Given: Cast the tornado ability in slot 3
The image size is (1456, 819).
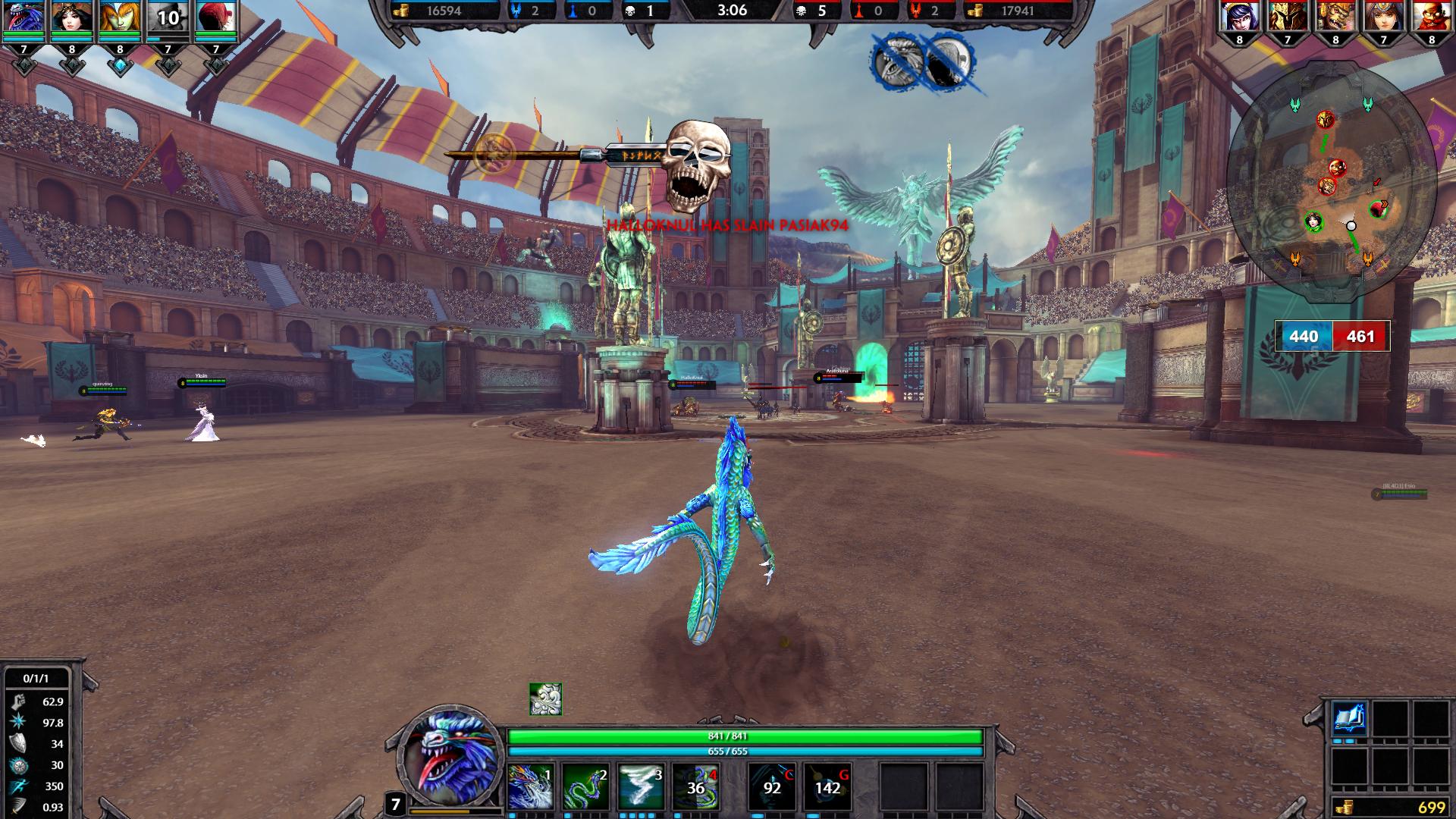Looking at the screenshot, I should point(642,787).
